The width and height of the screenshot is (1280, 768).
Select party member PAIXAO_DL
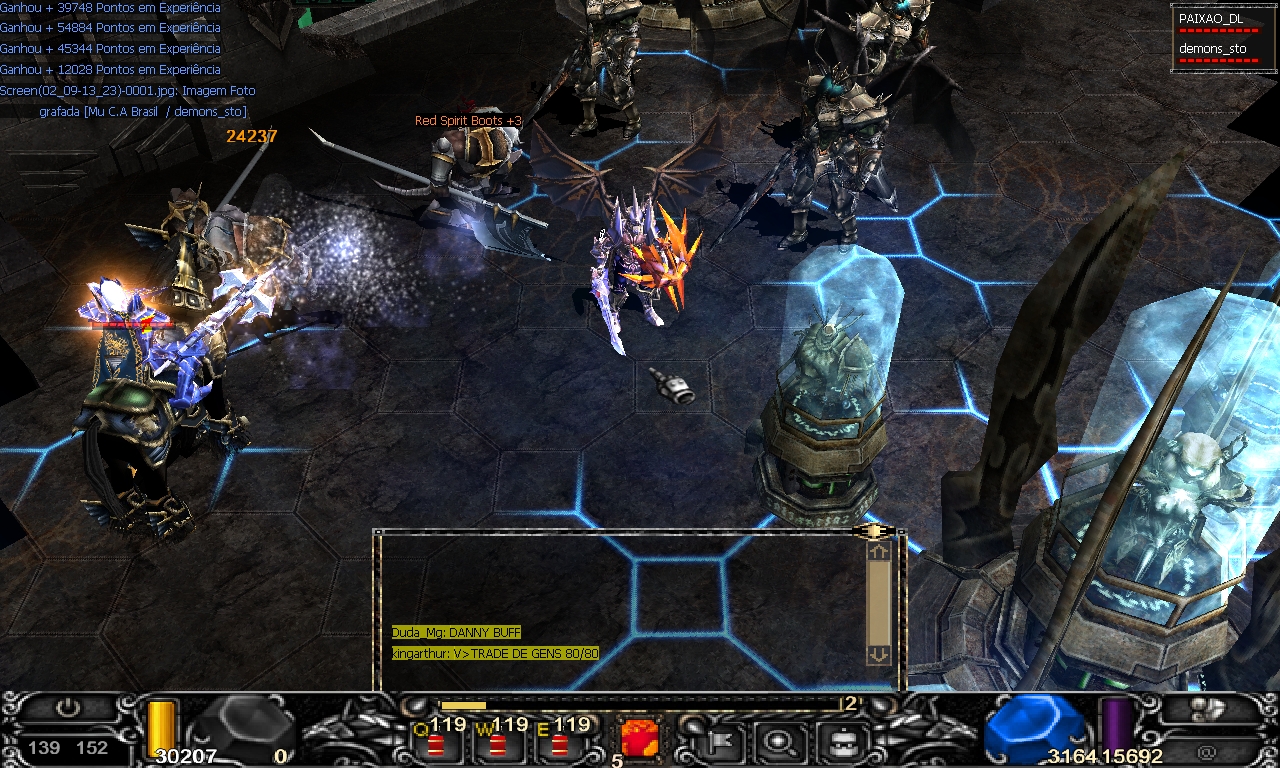tap(1210, 18)
